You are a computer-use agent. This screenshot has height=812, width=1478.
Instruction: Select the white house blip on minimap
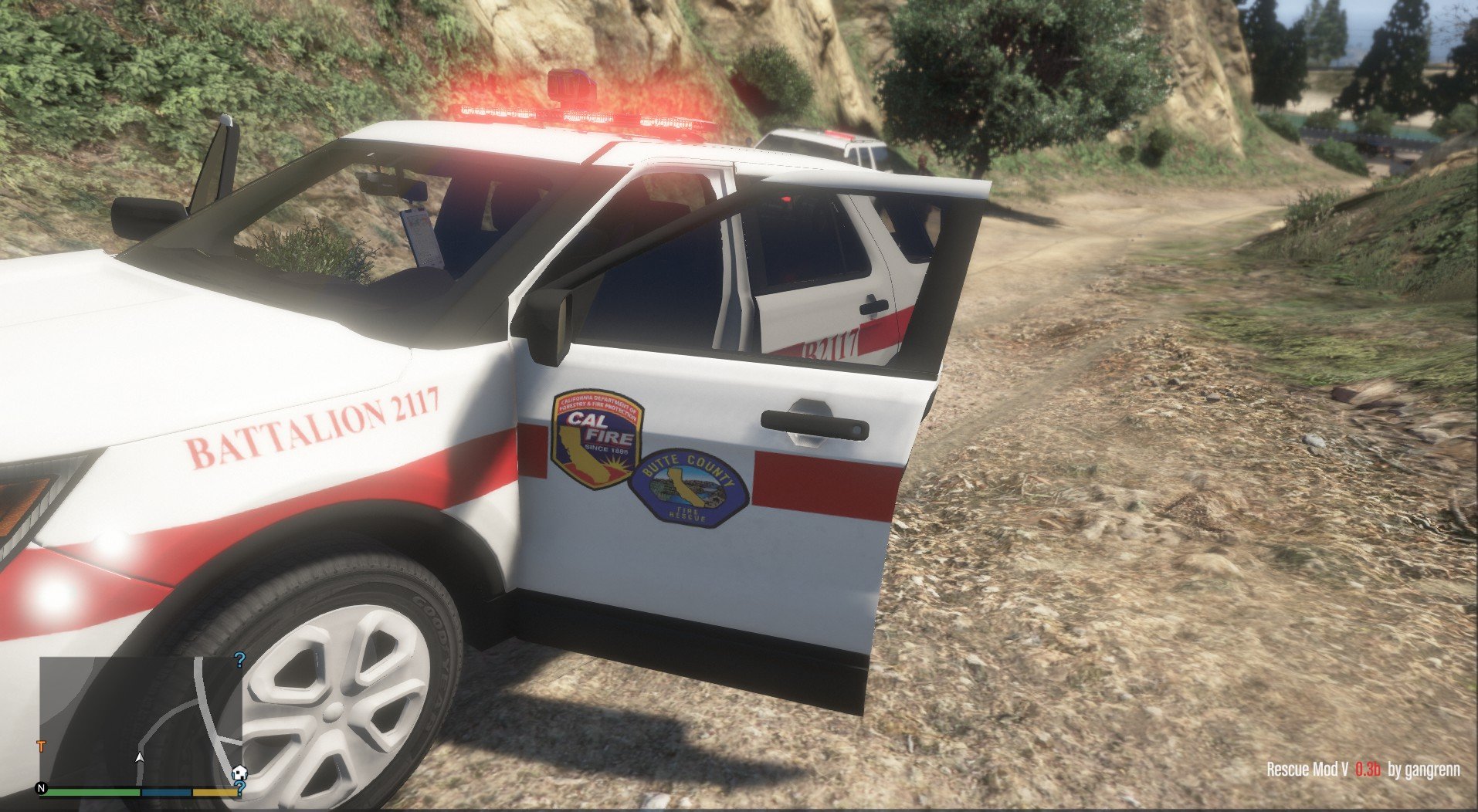pyautogui.click(x=239, y=773)
